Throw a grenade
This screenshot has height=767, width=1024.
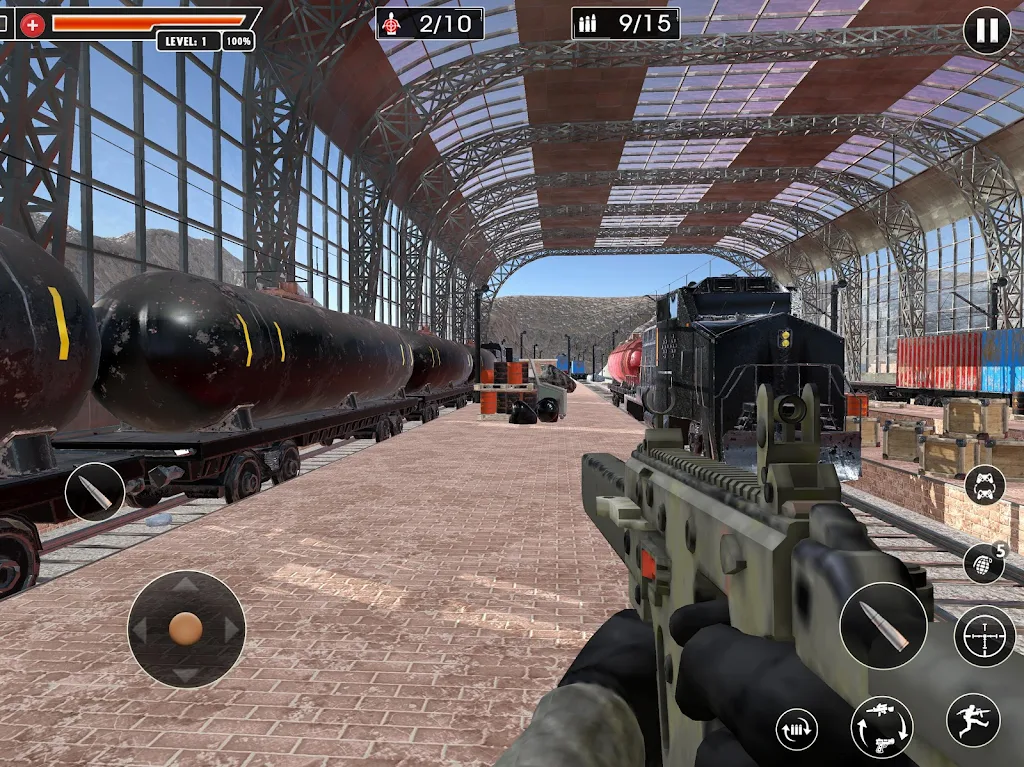(983, 564)
